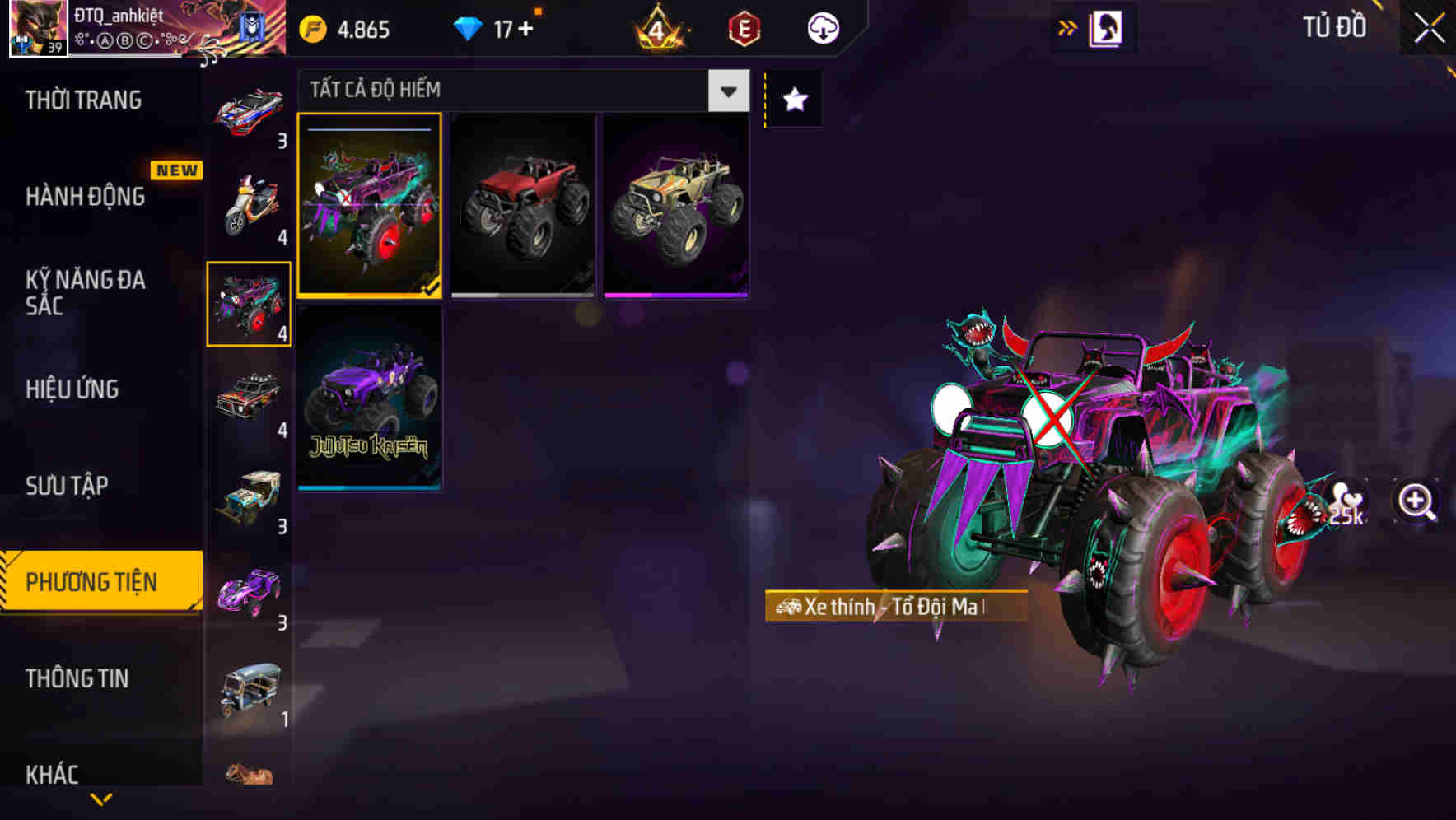Switch to the THỜI TRANG tab

tap(82, 100)
